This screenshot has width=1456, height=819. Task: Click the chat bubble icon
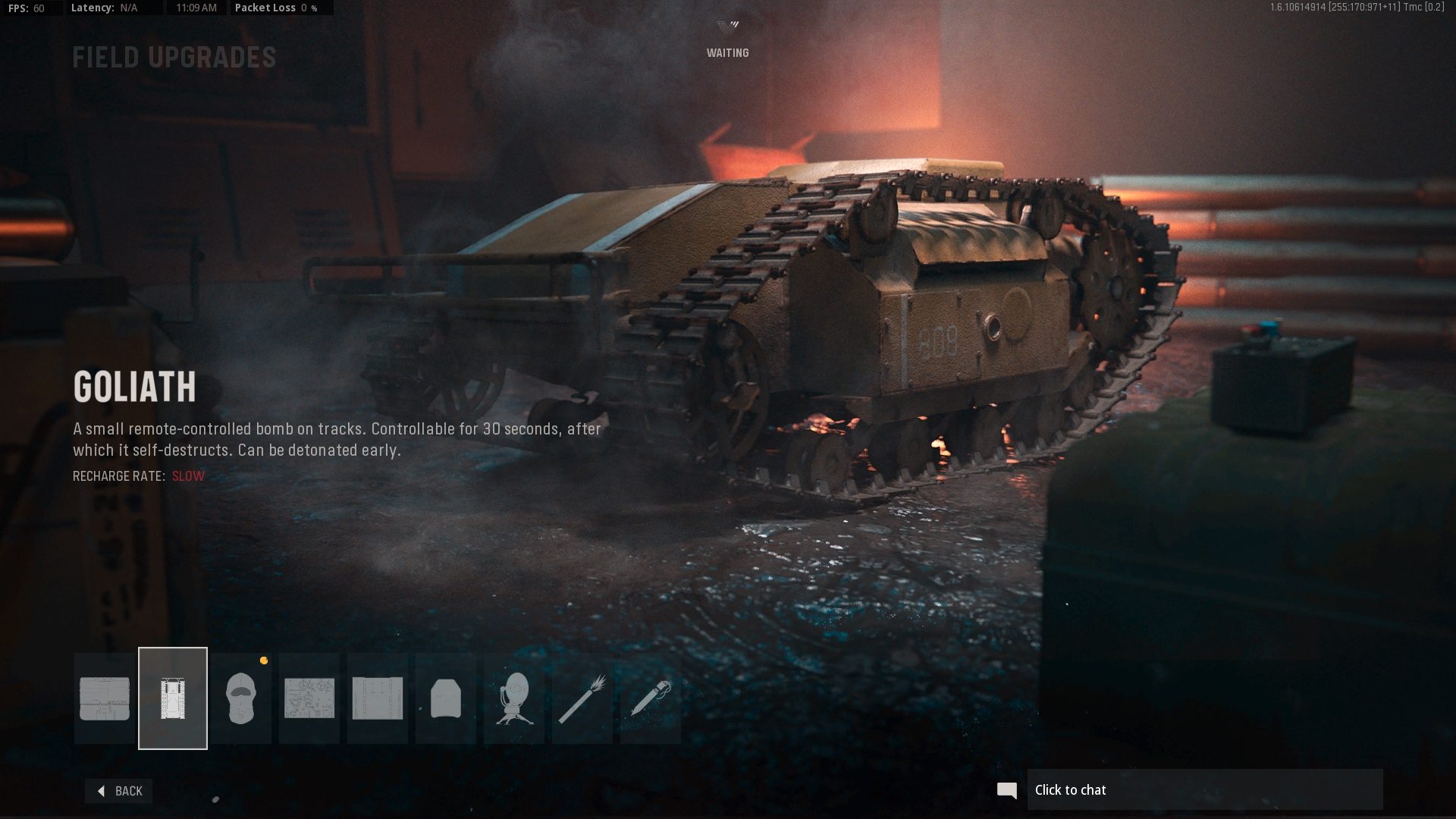pos(1007,789)
